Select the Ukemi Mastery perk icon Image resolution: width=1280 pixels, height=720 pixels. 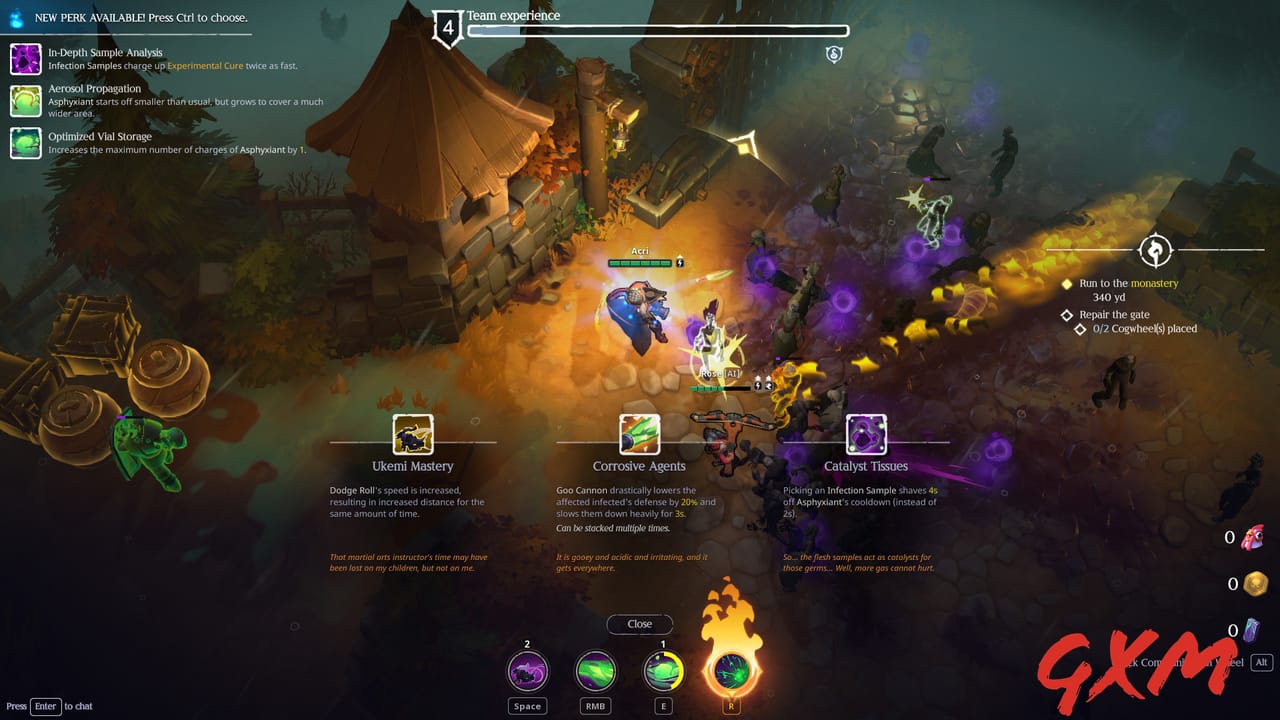(x=415, y=434)
